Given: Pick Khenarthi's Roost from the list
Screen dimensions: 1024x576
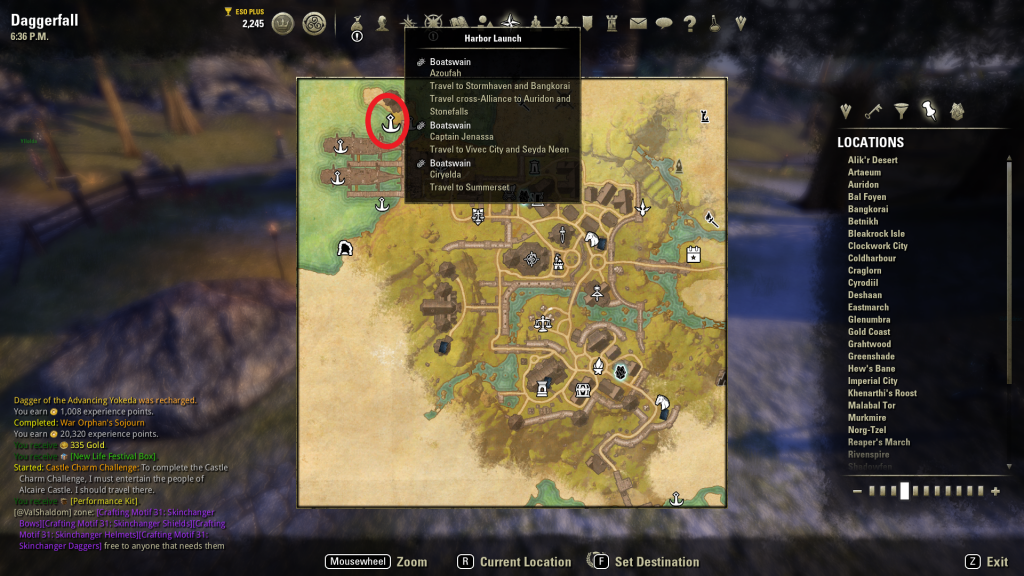Looking at the screenshot, I should [882, 393].
